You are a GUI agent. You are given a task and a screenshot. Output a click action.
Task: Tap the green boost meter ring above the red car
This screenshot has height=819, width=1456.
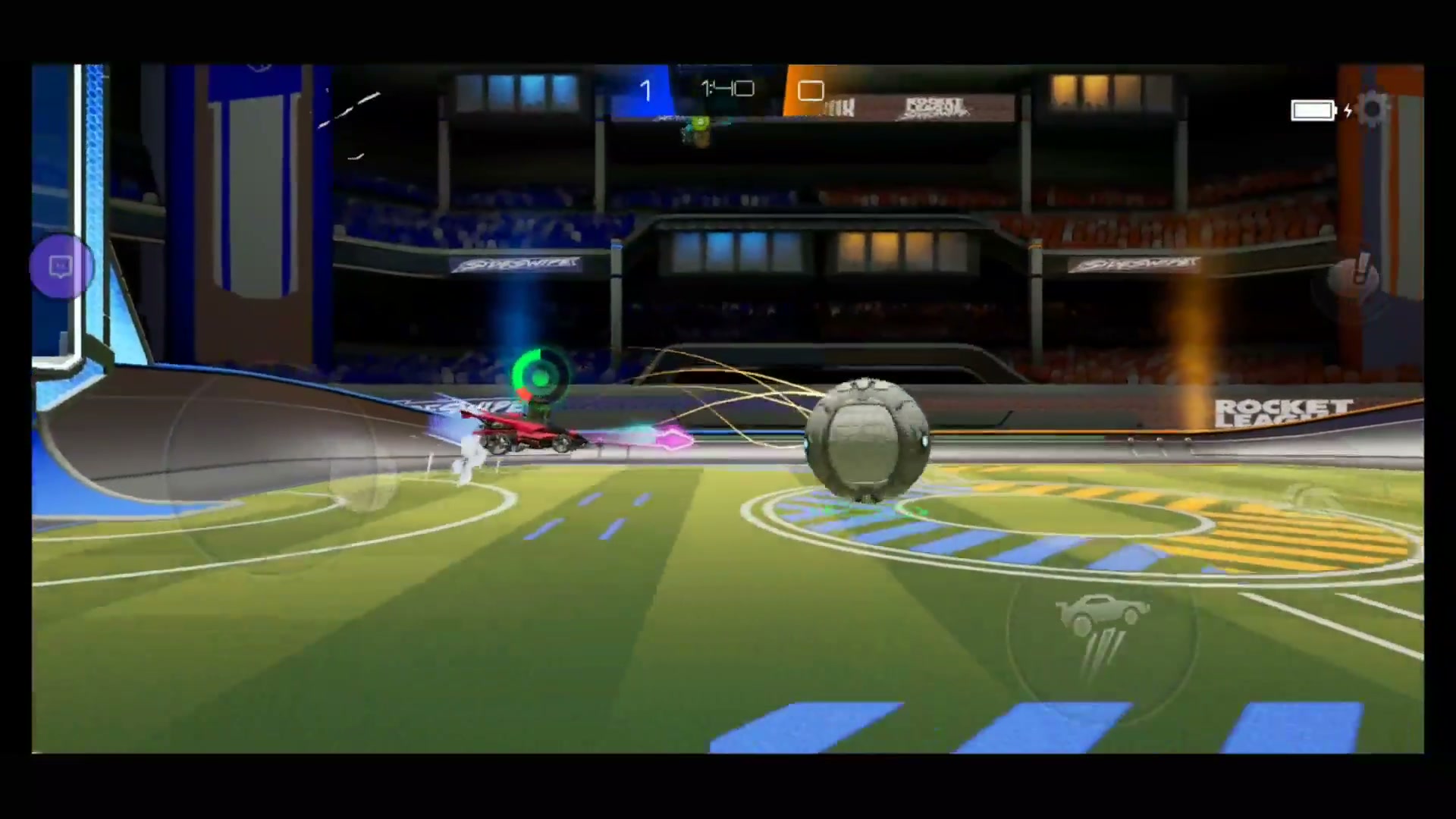pyautogui.click(x=539, y=374)
